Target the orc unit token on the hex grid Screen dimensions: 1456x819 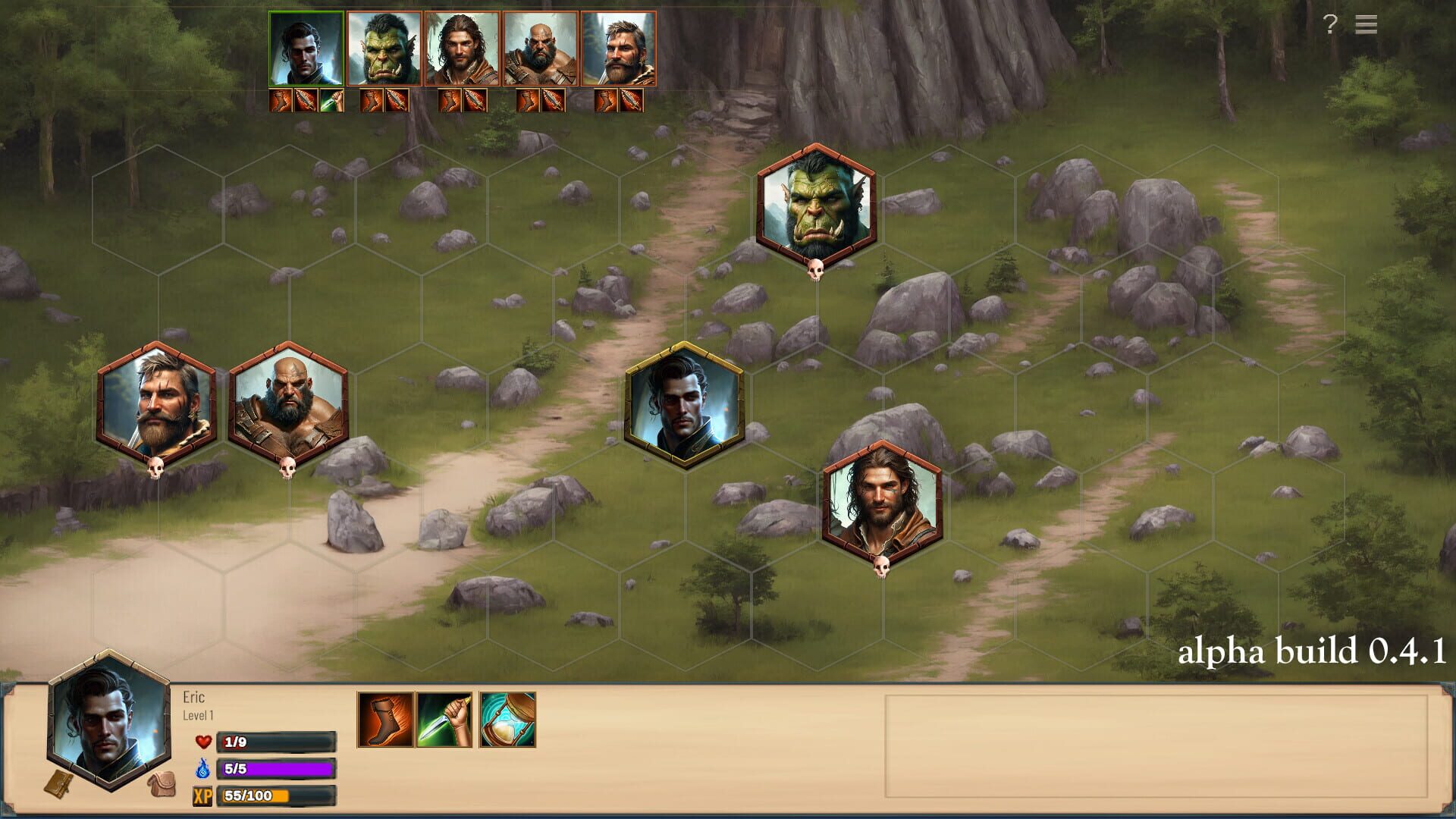816,206
